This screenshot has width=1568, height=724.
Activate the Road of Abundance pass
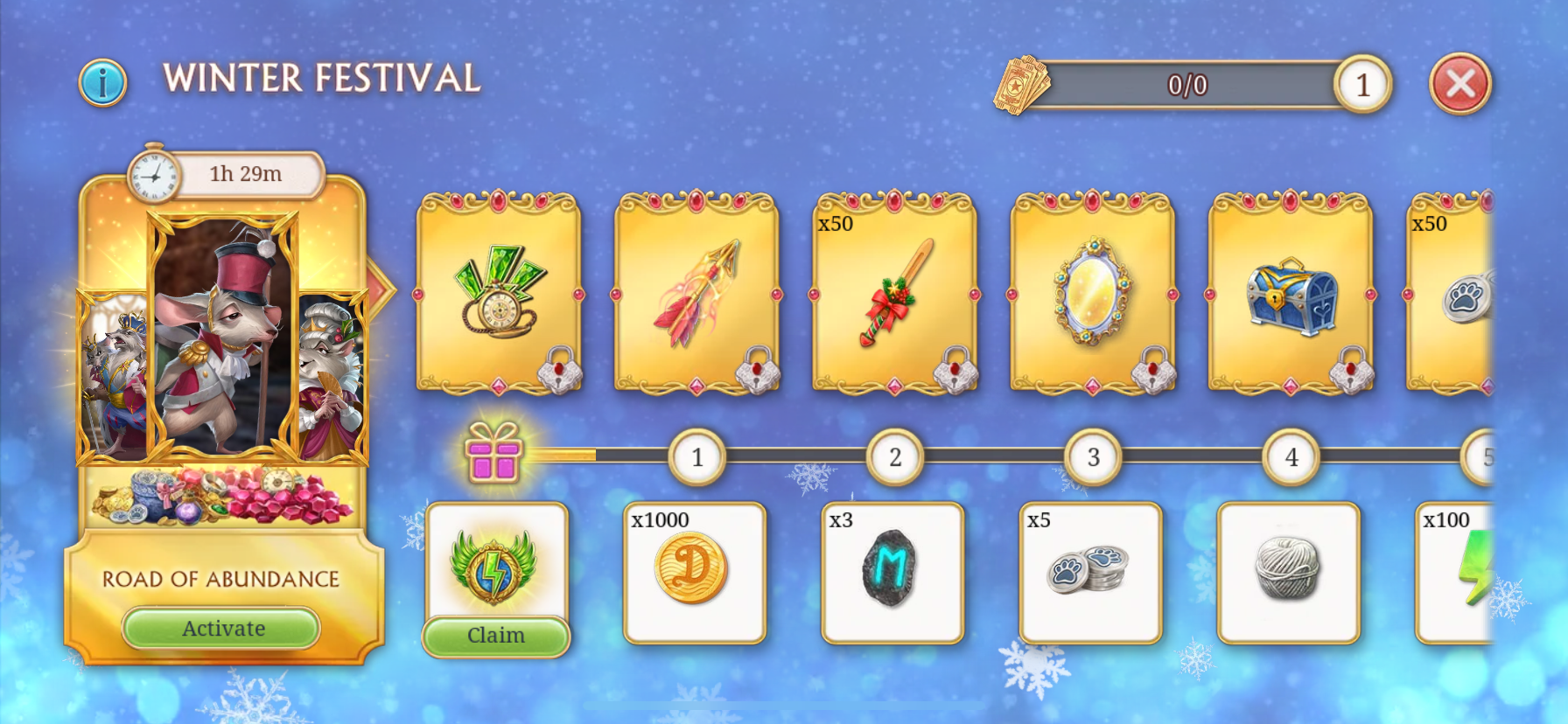point(221,628)
